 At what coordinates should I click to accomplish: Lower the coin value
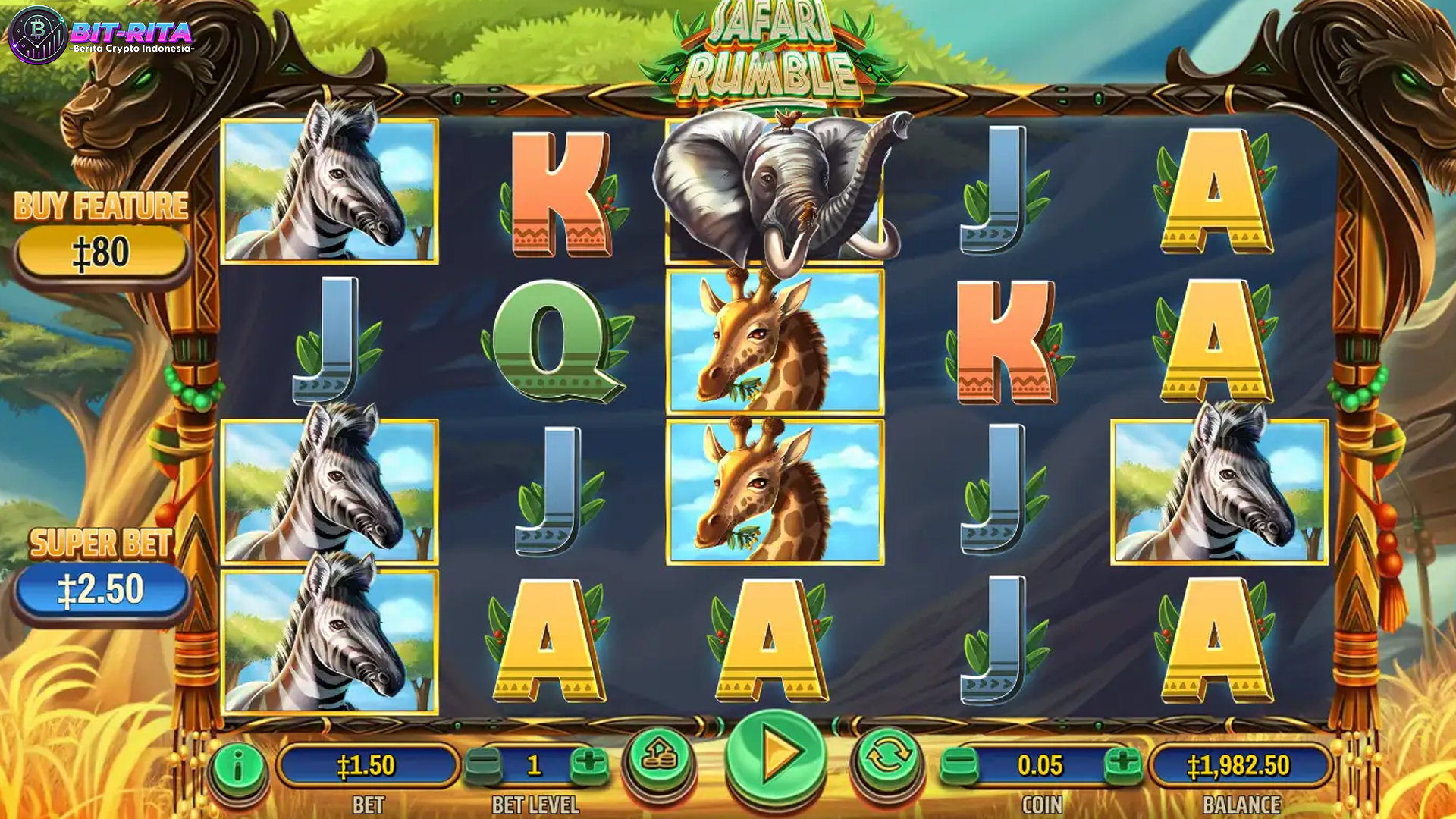pyautogui.click(x=959, y=764)
